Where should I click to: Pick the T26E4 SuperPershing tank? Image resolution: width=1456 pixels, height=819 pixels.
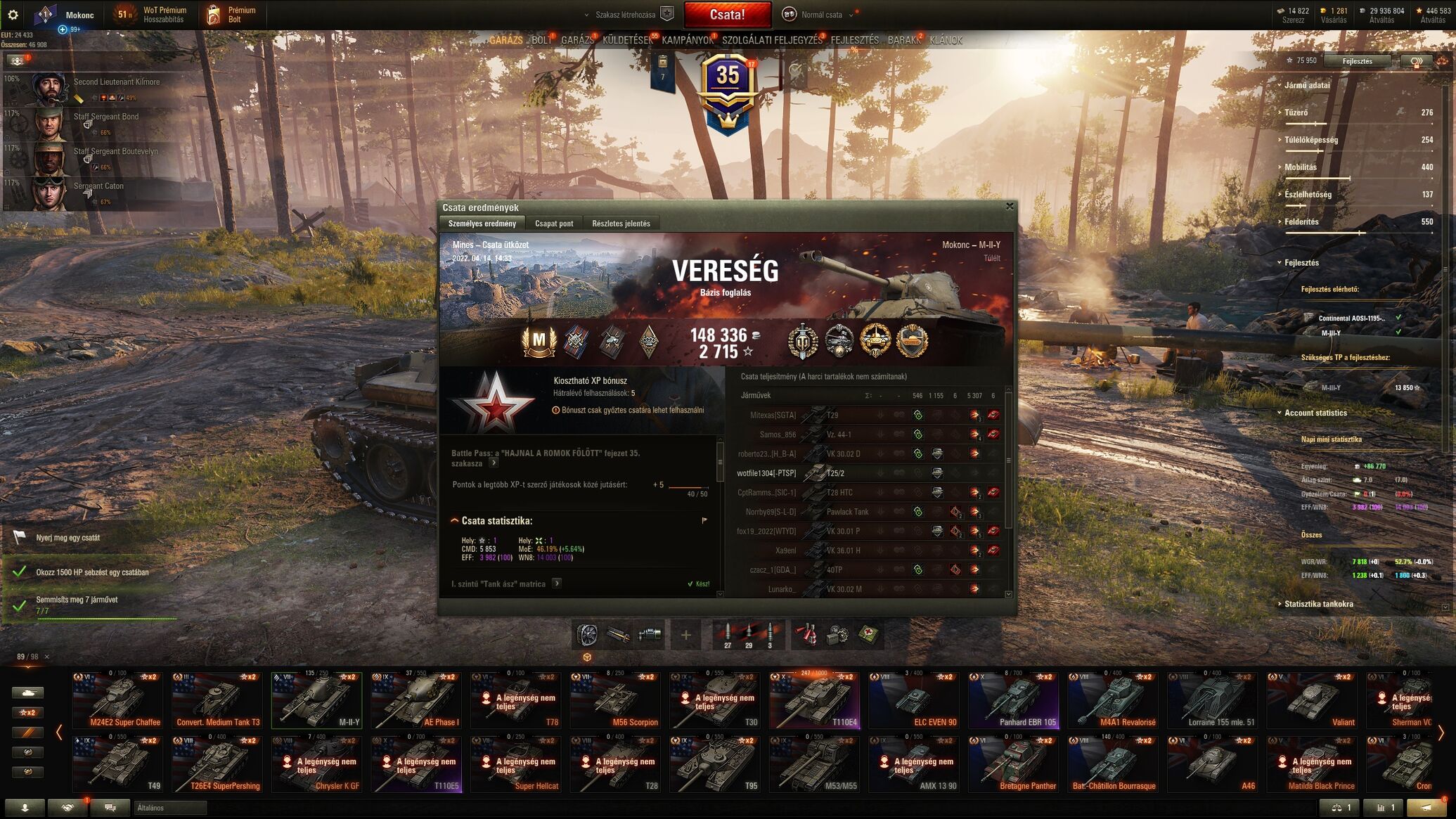(x=217, y=764)
